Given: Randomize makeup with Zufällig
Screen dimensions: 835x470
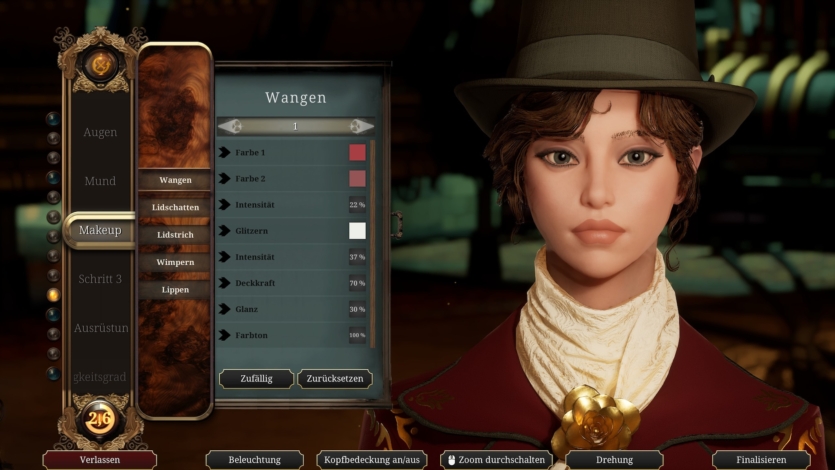Looking at the screenshot, I should coord(256,379).
